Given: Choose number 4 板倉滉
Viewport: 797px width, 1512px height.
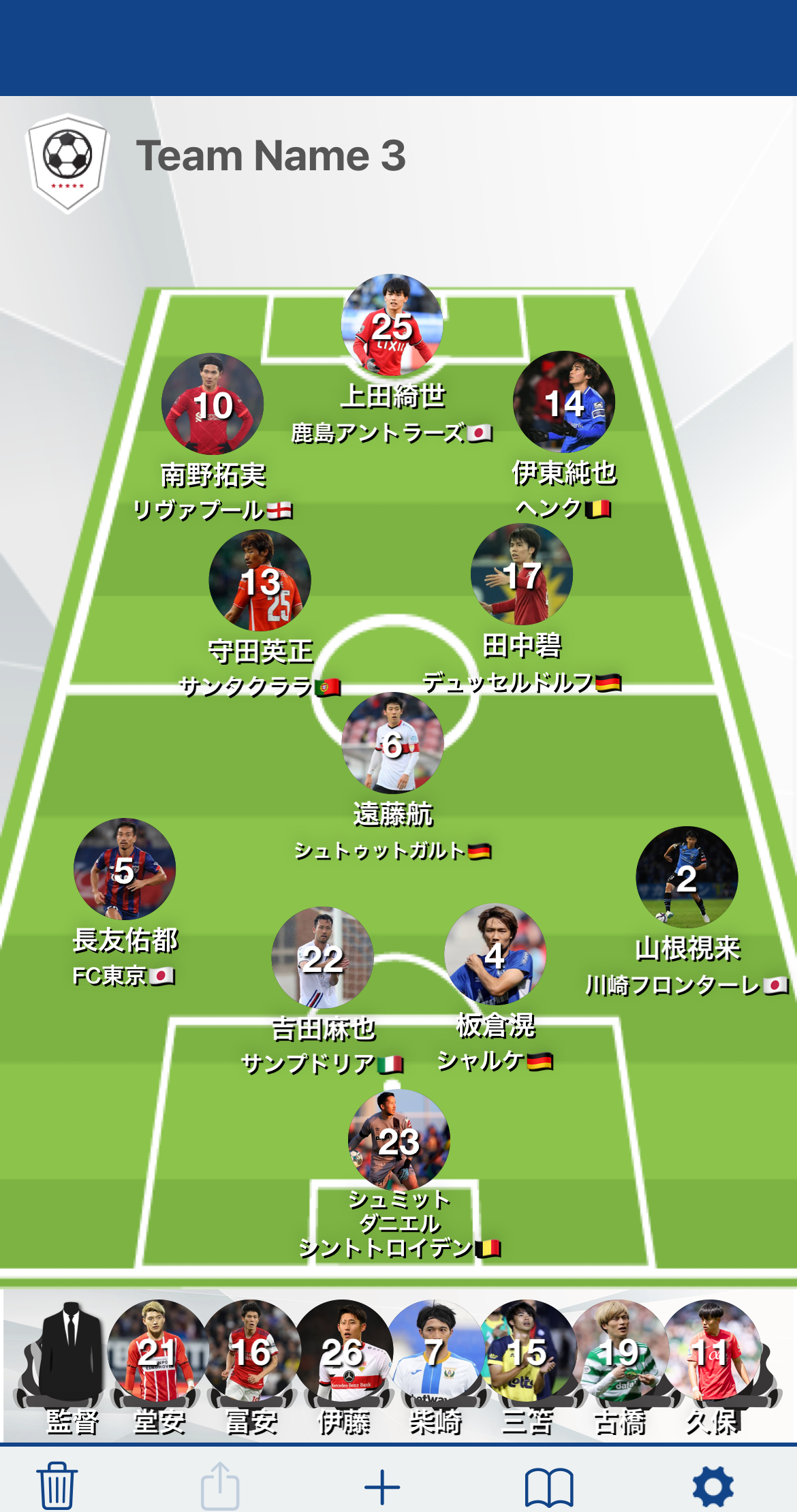Looking at the screenshot, I should pyautogui.click(x=495, y=954).
